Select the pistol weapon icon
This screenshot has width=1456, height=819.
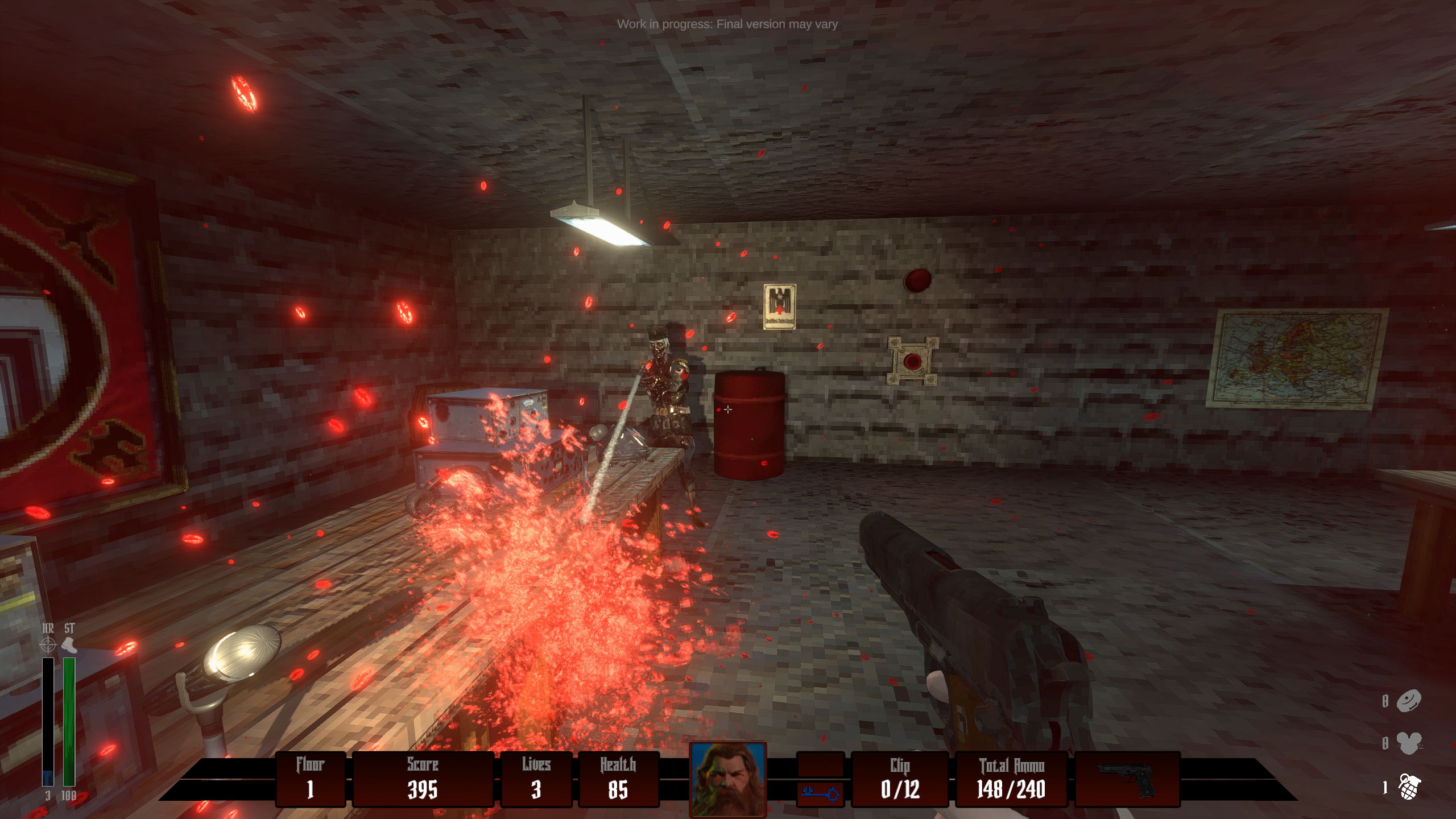pyautogui.click(x=1126, y=779)
